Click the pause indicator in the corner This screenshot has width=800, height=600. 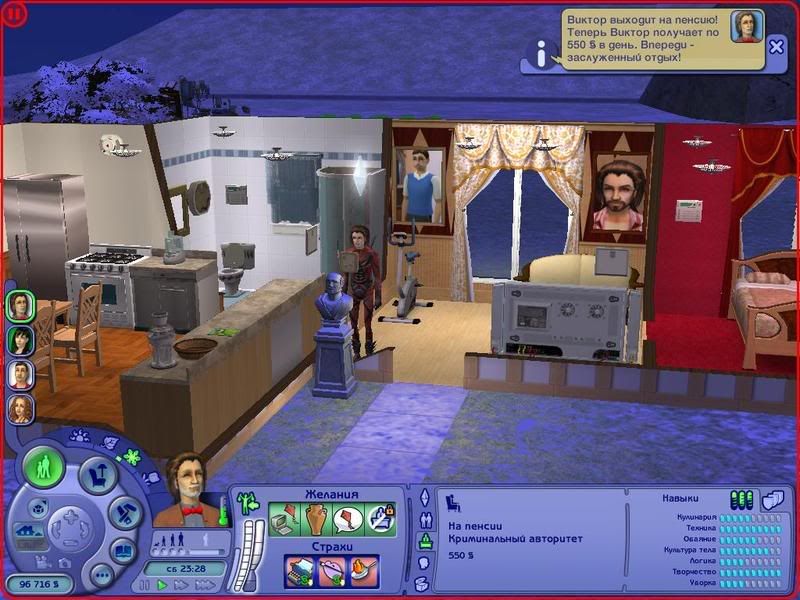(14, 13)
